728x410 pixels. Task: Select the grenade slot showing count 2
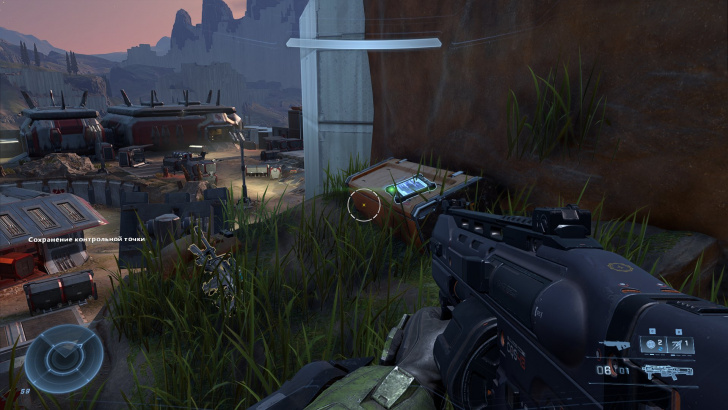point(654,345)
